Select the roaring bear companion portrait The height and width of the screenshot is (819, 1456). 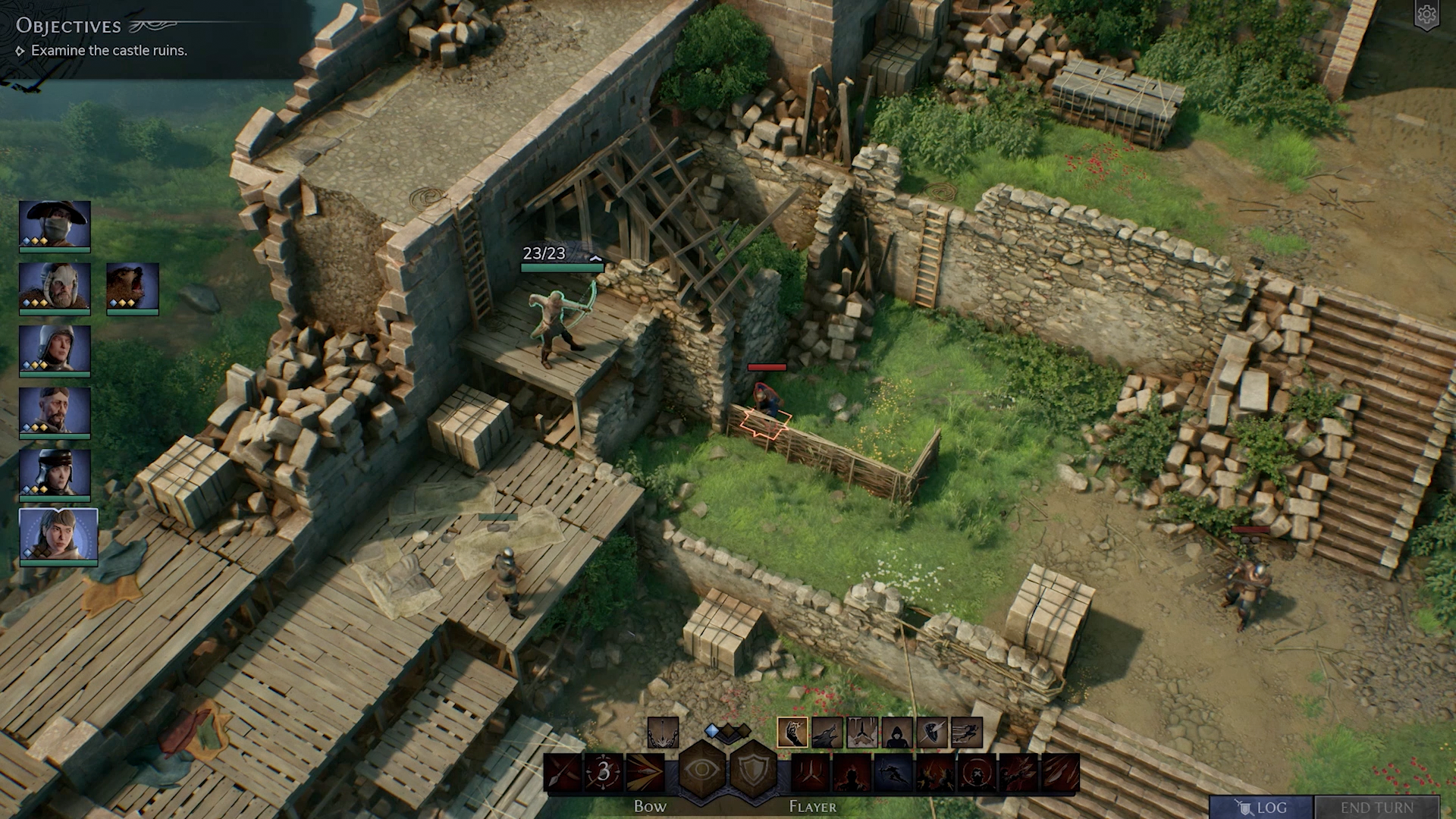click(133, 286)
